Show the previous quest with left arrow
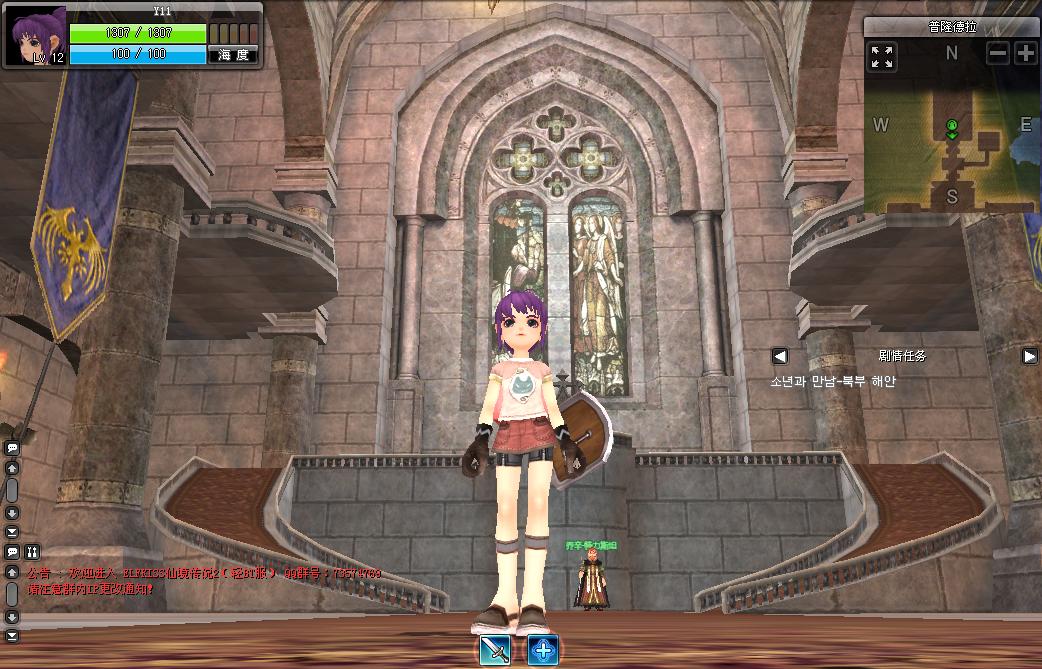 780,356
